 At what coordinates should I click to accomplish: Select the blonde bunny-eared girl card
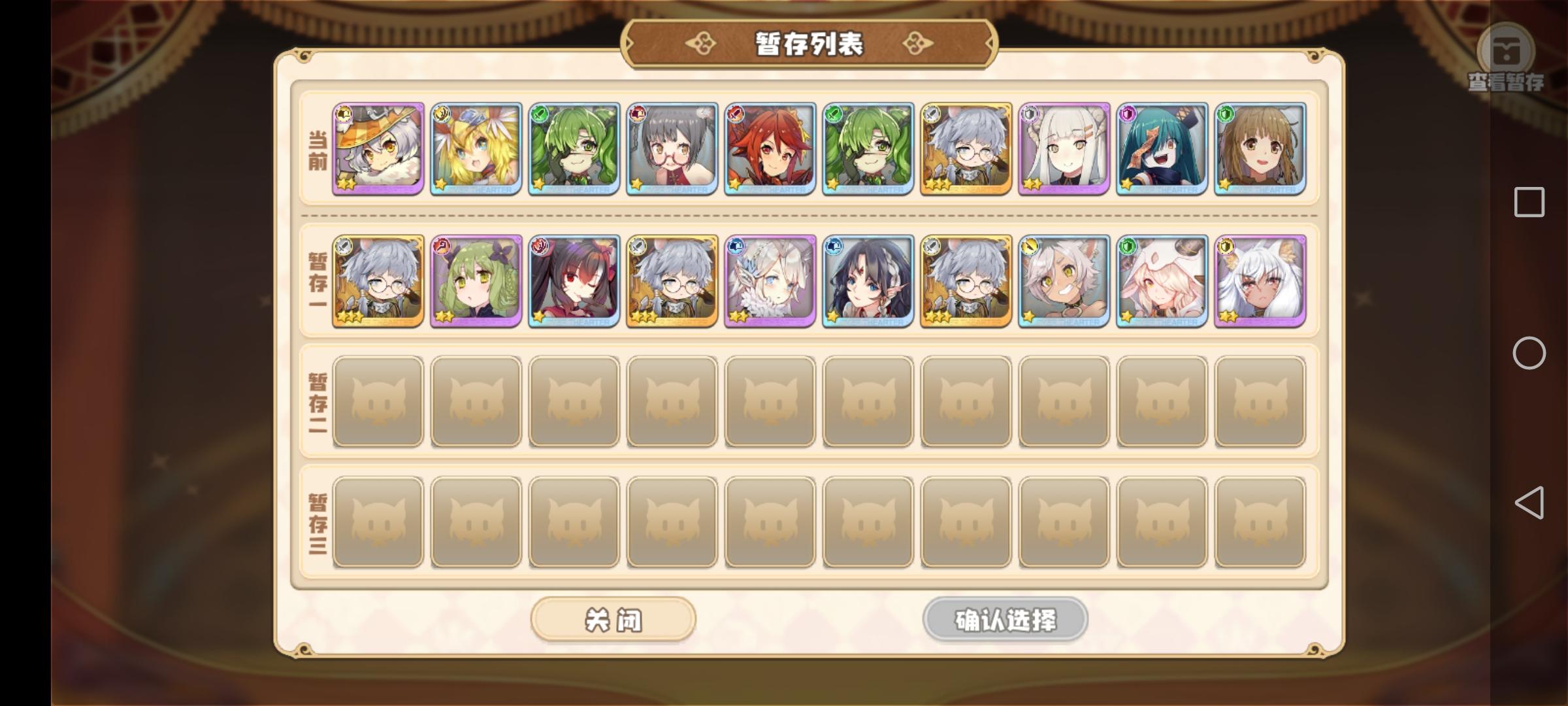pyautogui.click(x=476, y=149)
